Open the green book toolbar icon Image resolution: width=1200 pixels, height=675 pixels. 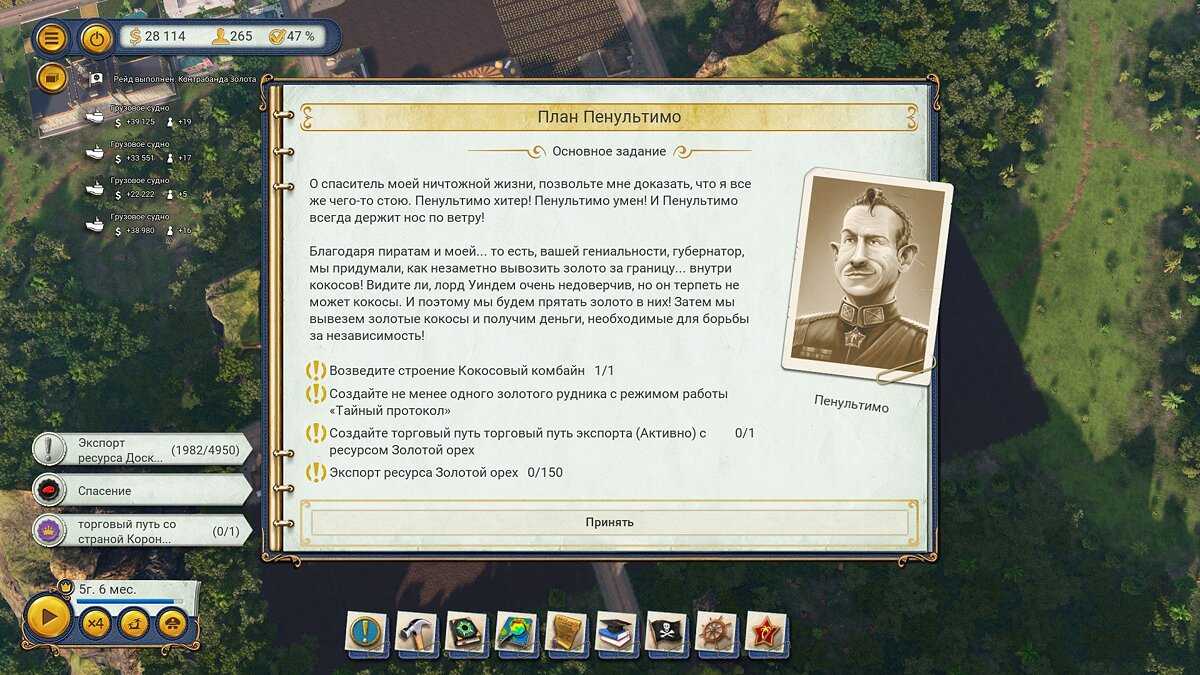pyautogui.click(x=467, y=632)
